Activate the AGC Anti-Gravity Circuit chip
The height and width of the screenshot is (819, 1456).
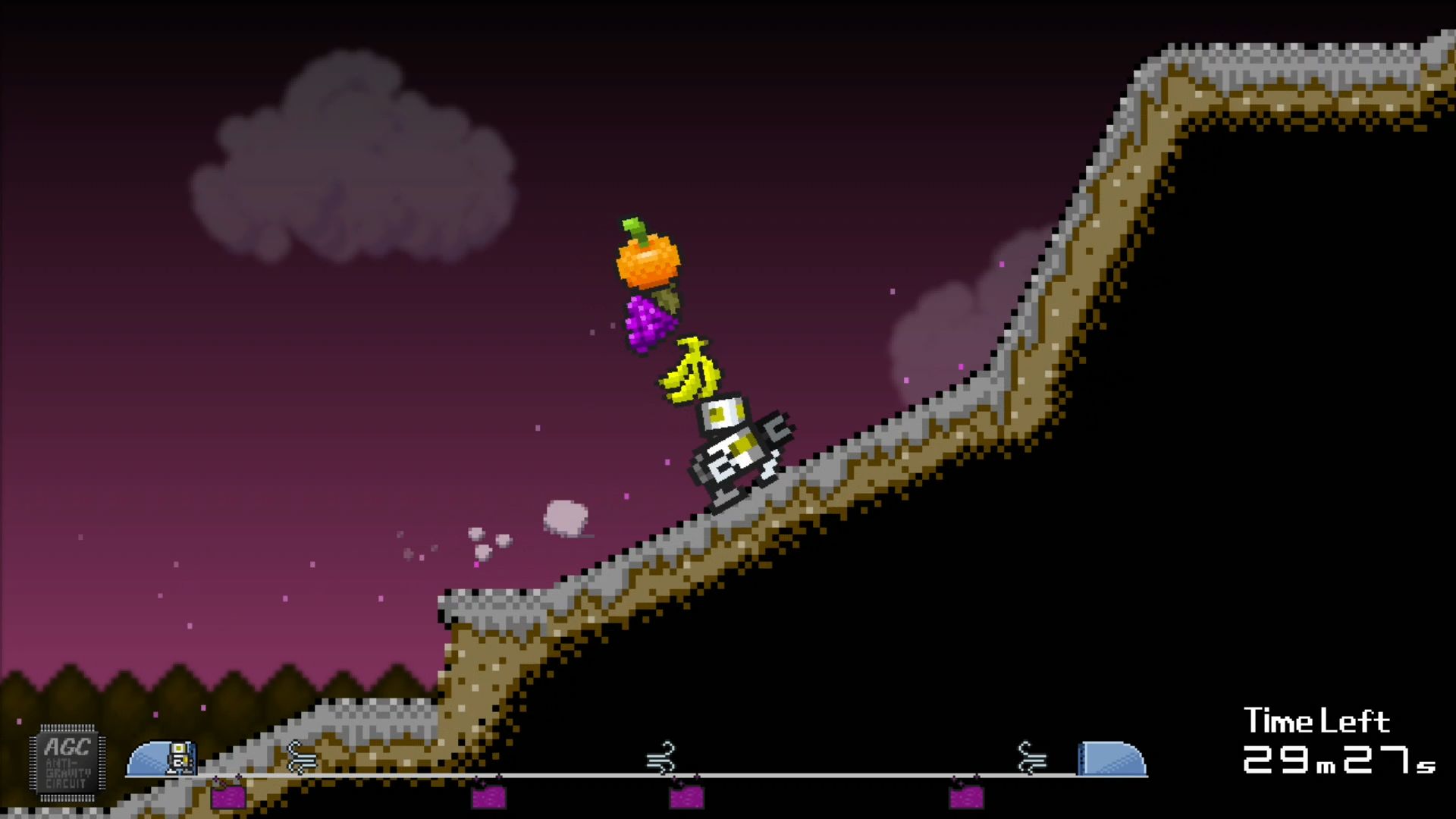point(67,762)
